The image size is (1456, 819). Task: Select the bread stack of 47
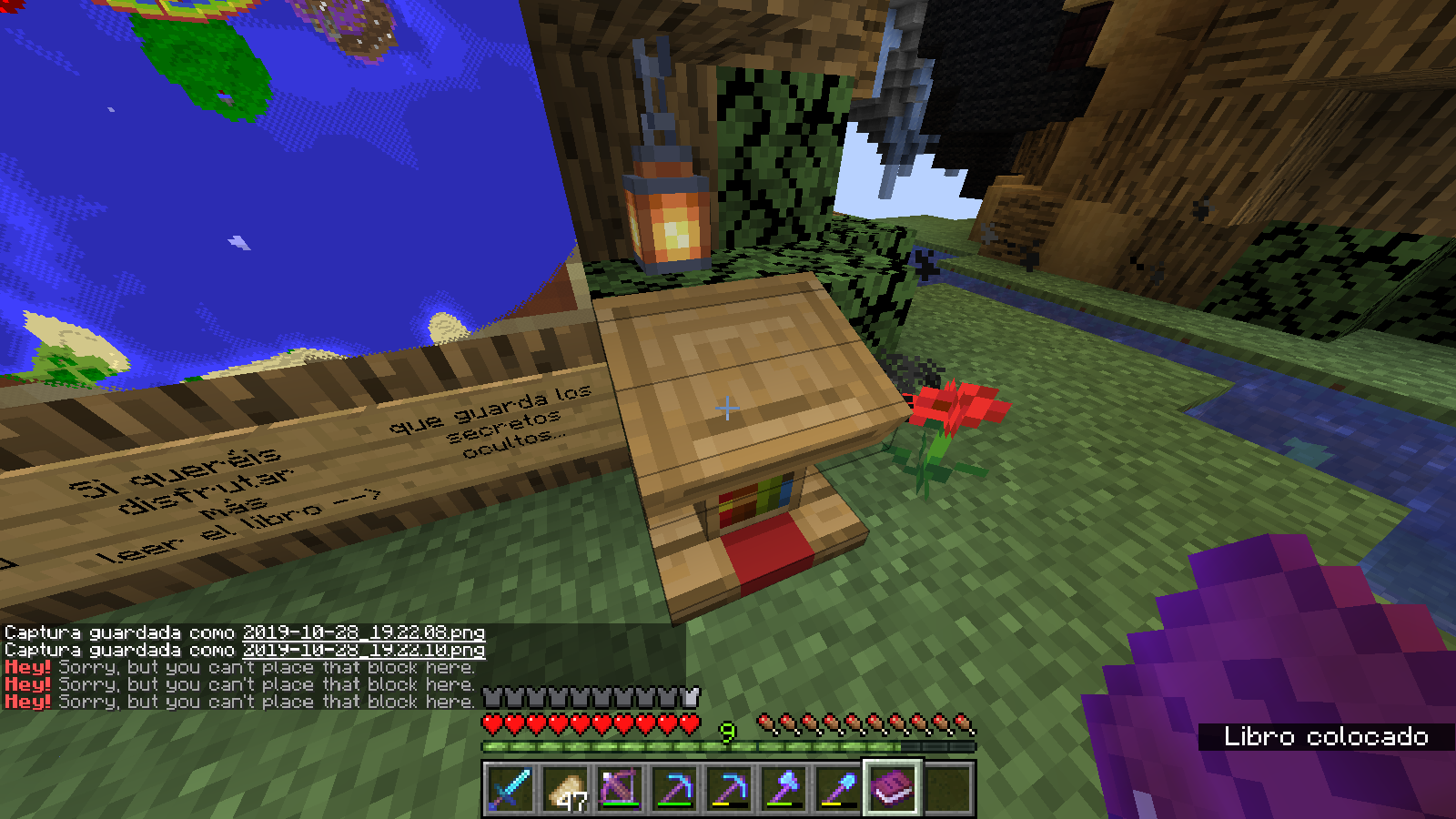pyautogui.click(x=565, y=788)
